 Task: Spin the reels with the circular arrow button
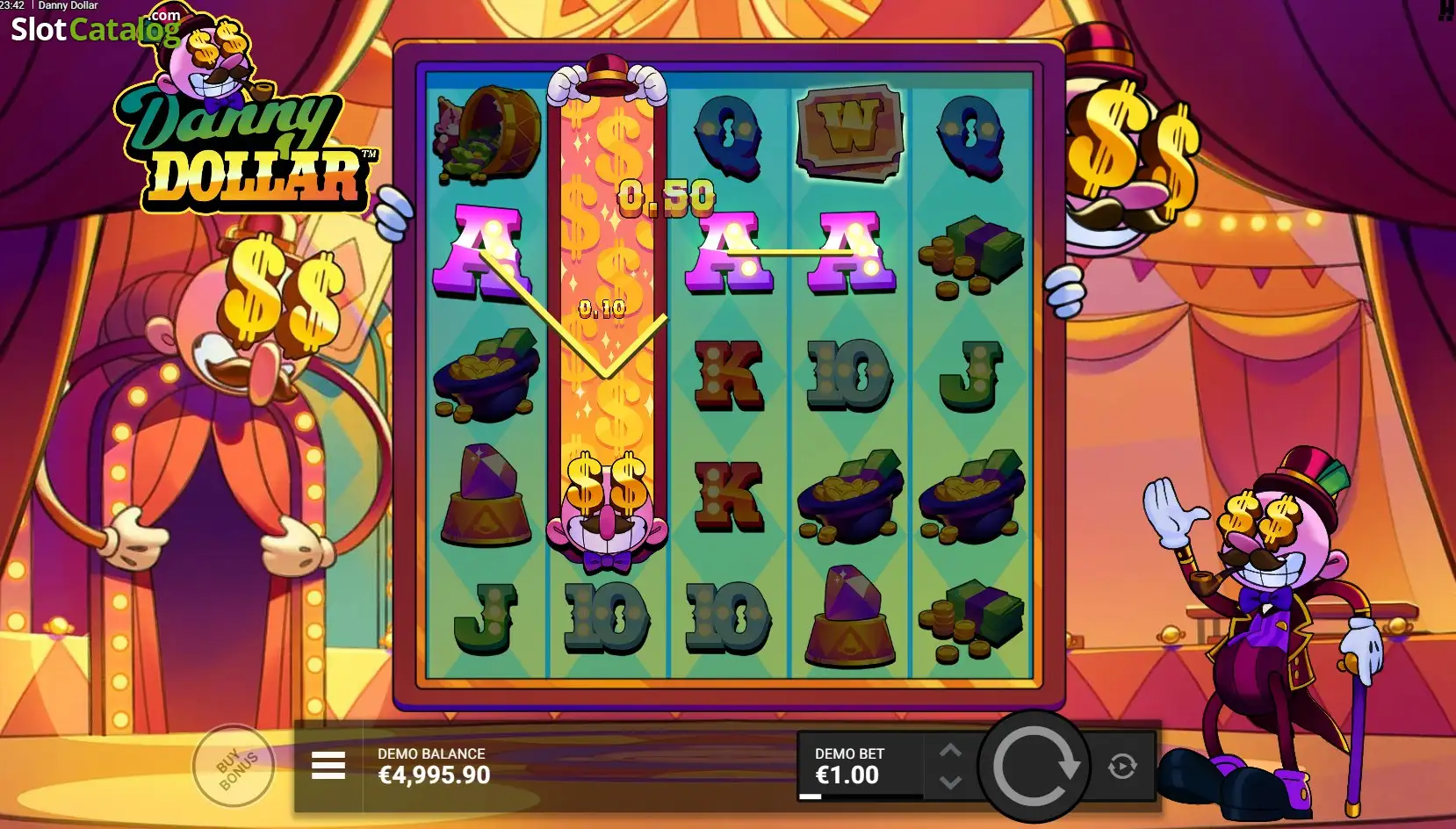click(x=1034, y=766)
